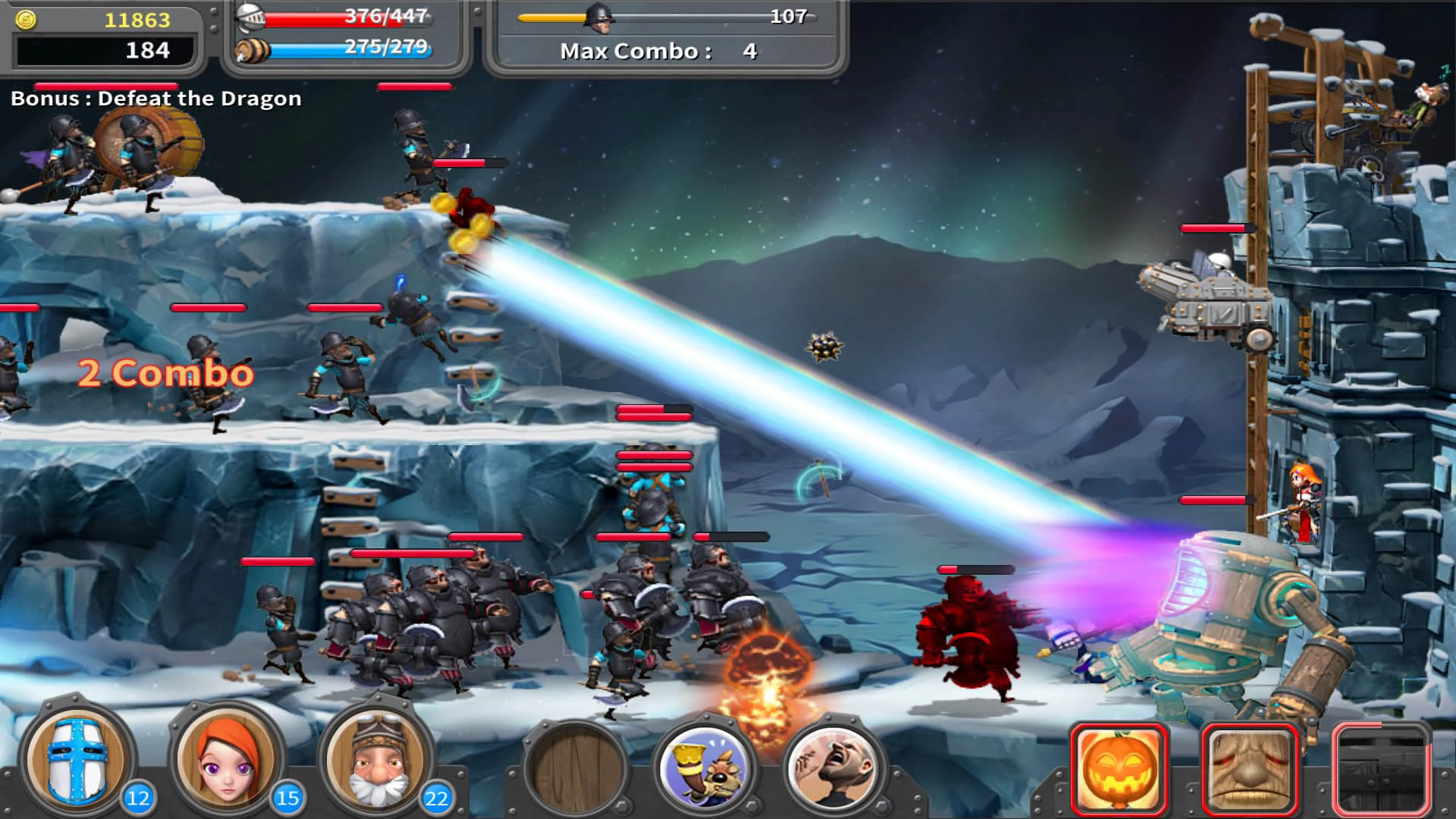Toggle the enemy helmet counter panel
The width and height of the screenshot is (1456, 819).
tap(667, 17)
